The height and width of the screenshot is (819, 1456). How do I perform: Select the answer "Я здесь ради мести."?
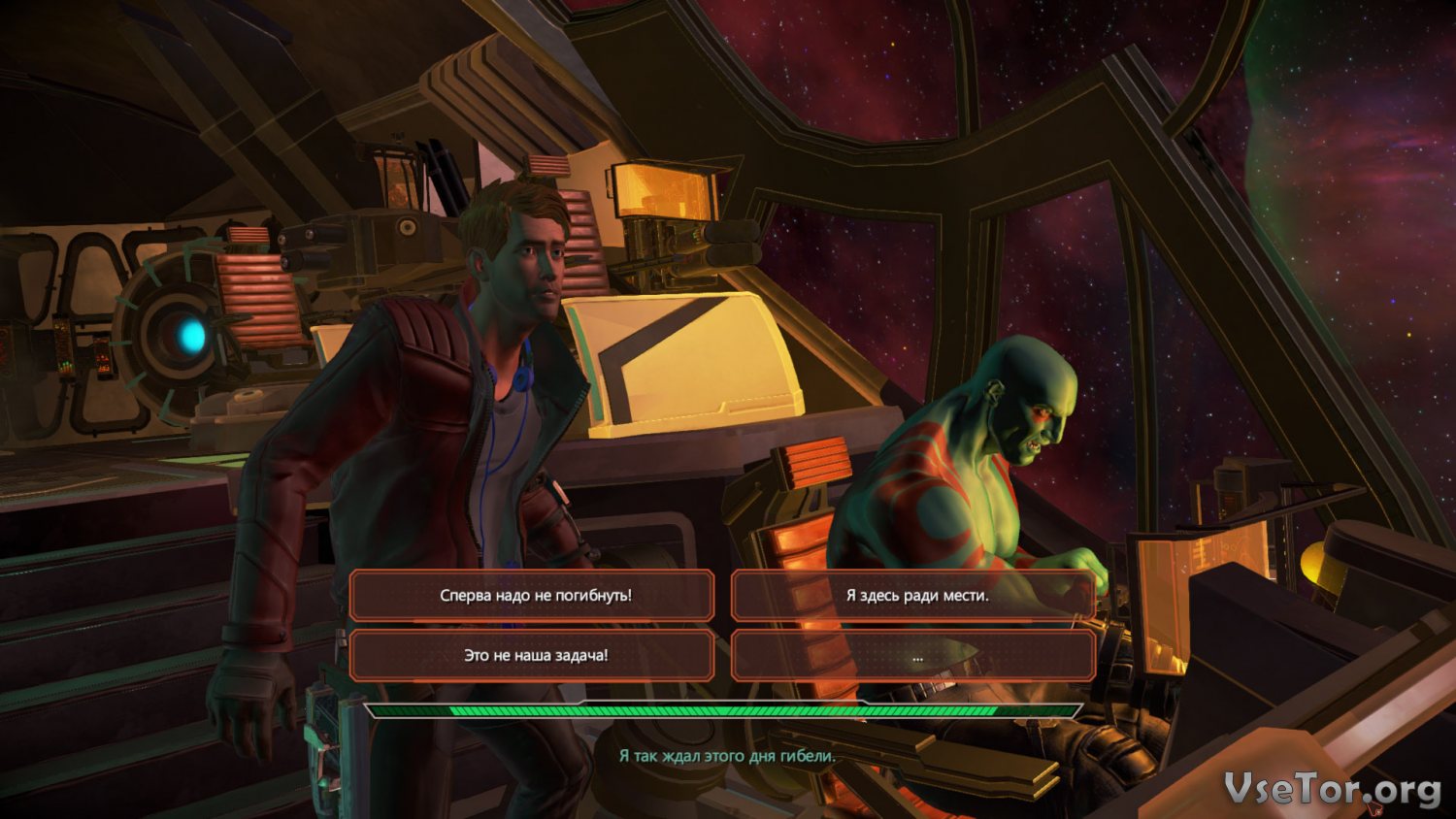pyautogui.click(x=914, y=595)
